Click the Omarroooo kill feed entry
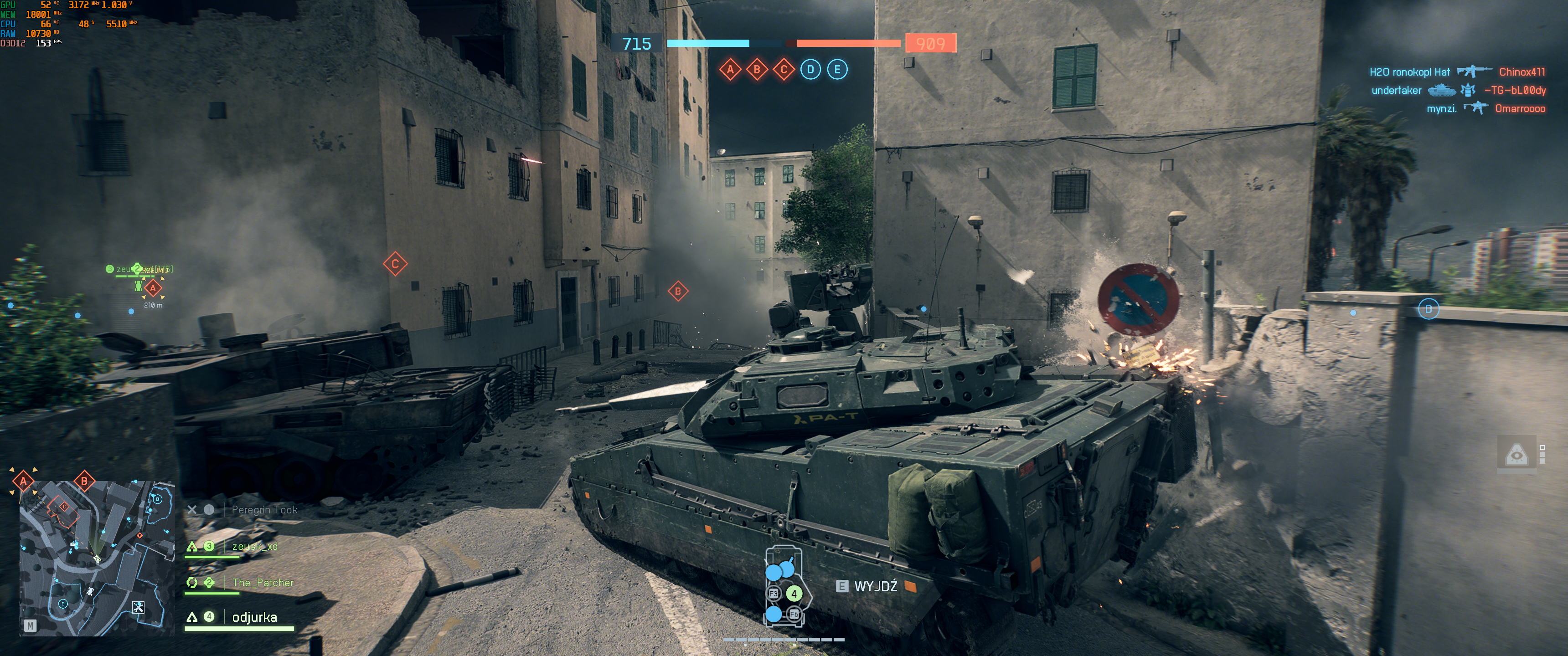The height and width of the screenshot is (656, 1568). [x=1519, y=109]
